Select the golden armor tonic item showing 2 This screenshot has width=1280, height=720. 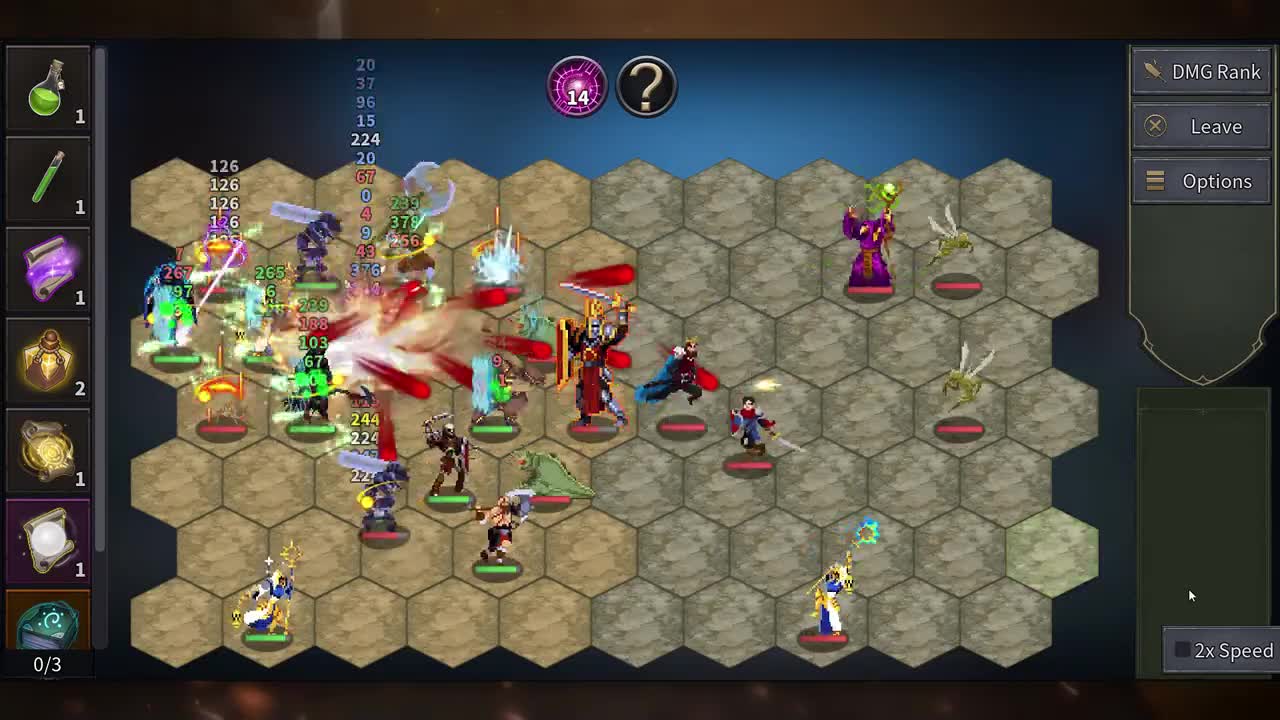coord(48,357)
